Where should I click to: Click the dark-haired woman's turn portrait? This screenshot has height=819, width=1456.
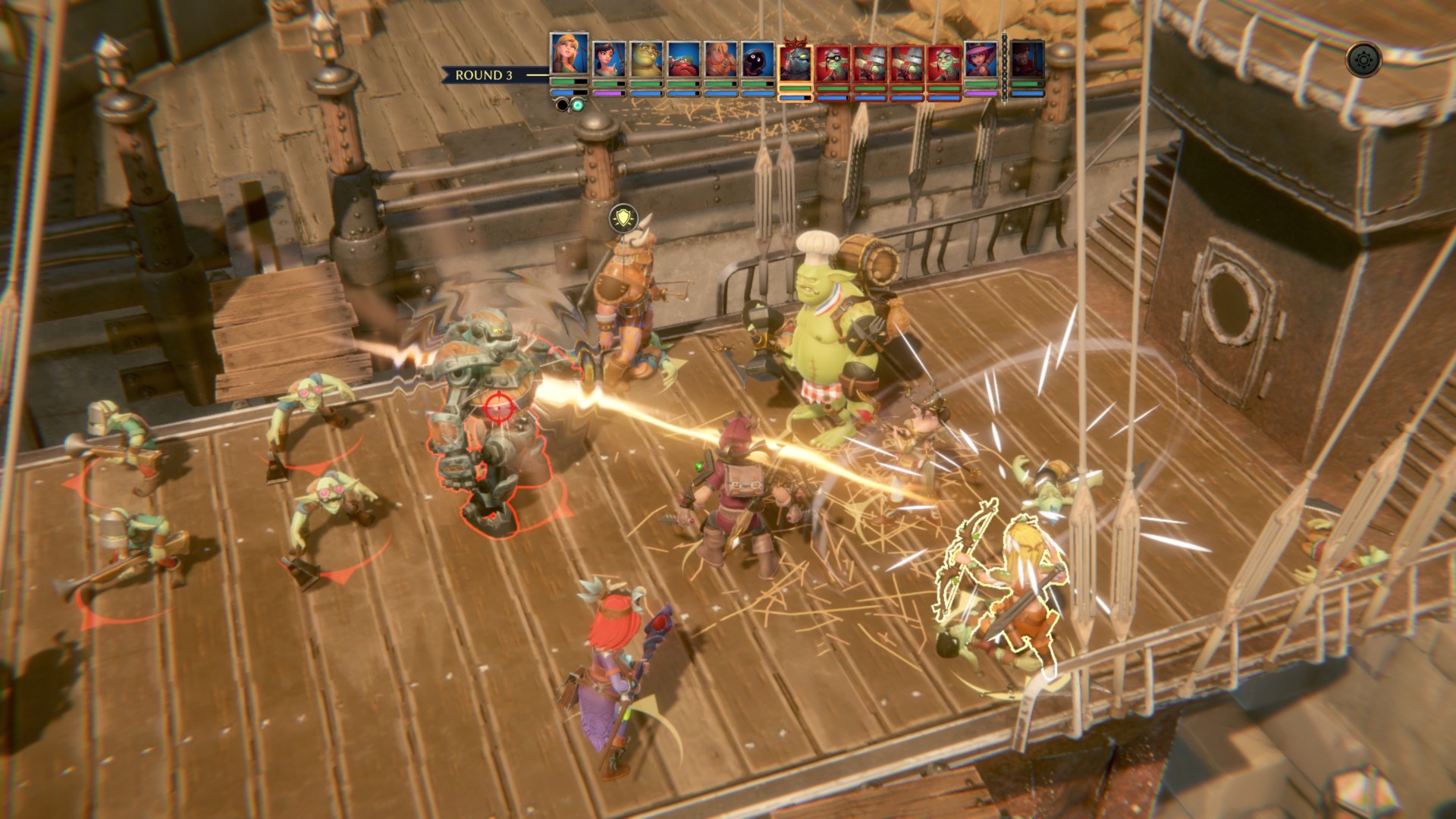[609, 59]
